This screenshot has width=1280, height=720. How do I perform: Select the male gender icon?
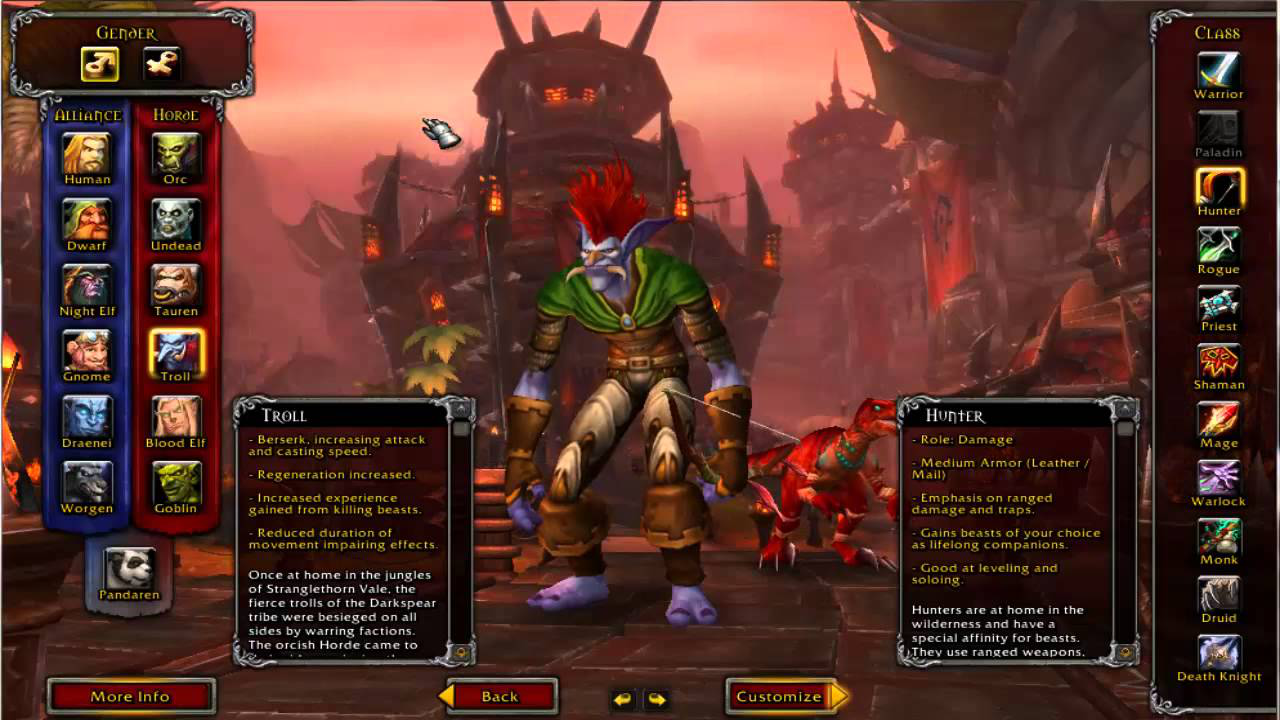coord(100,64)
